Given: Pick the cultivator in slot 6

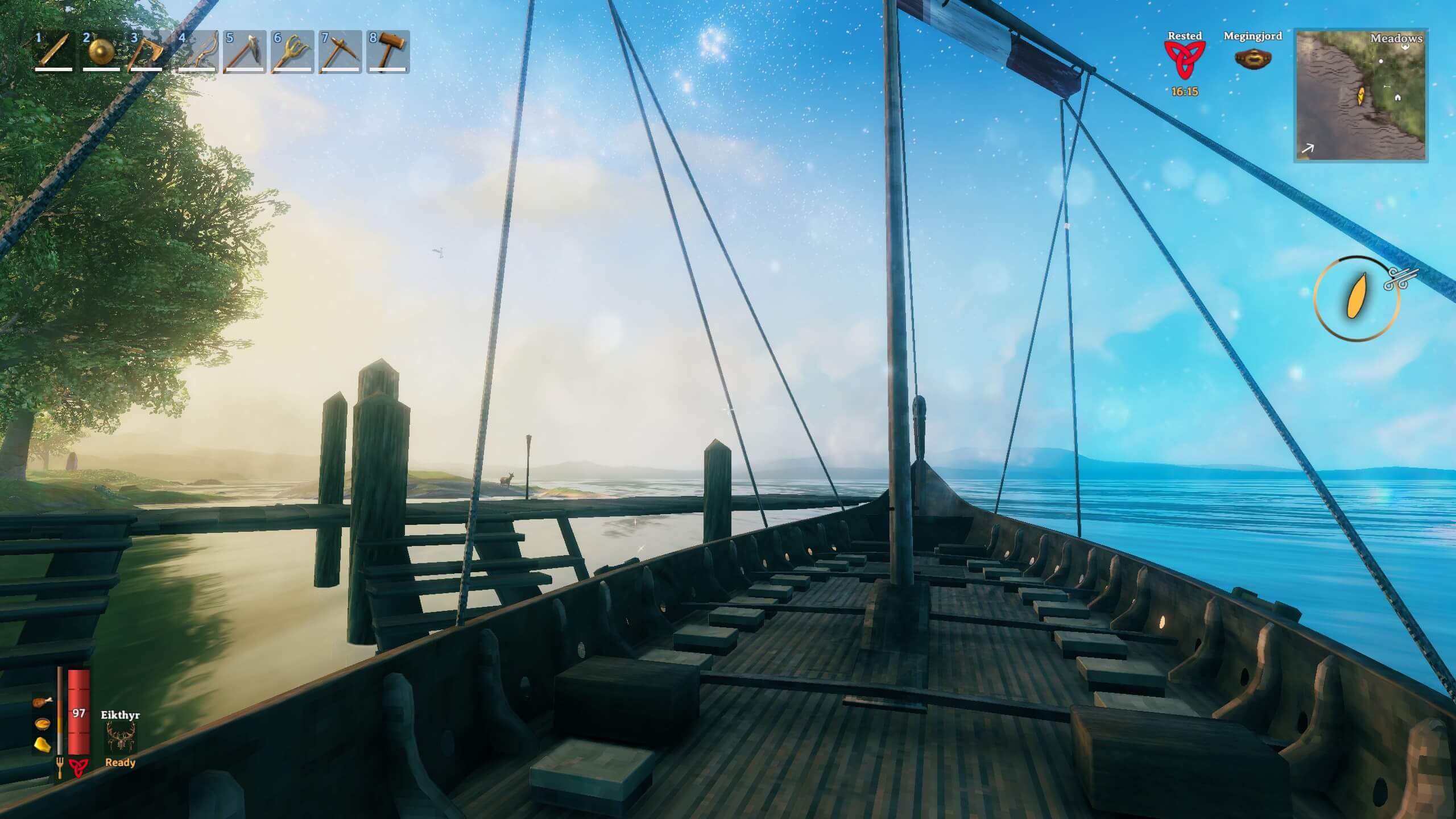Looking at the screenshot, I should (292, 51).
